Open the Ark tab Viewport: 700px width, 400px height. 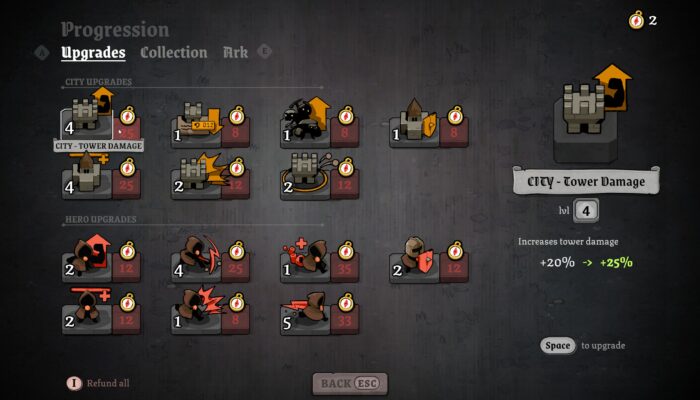point(236,52)
